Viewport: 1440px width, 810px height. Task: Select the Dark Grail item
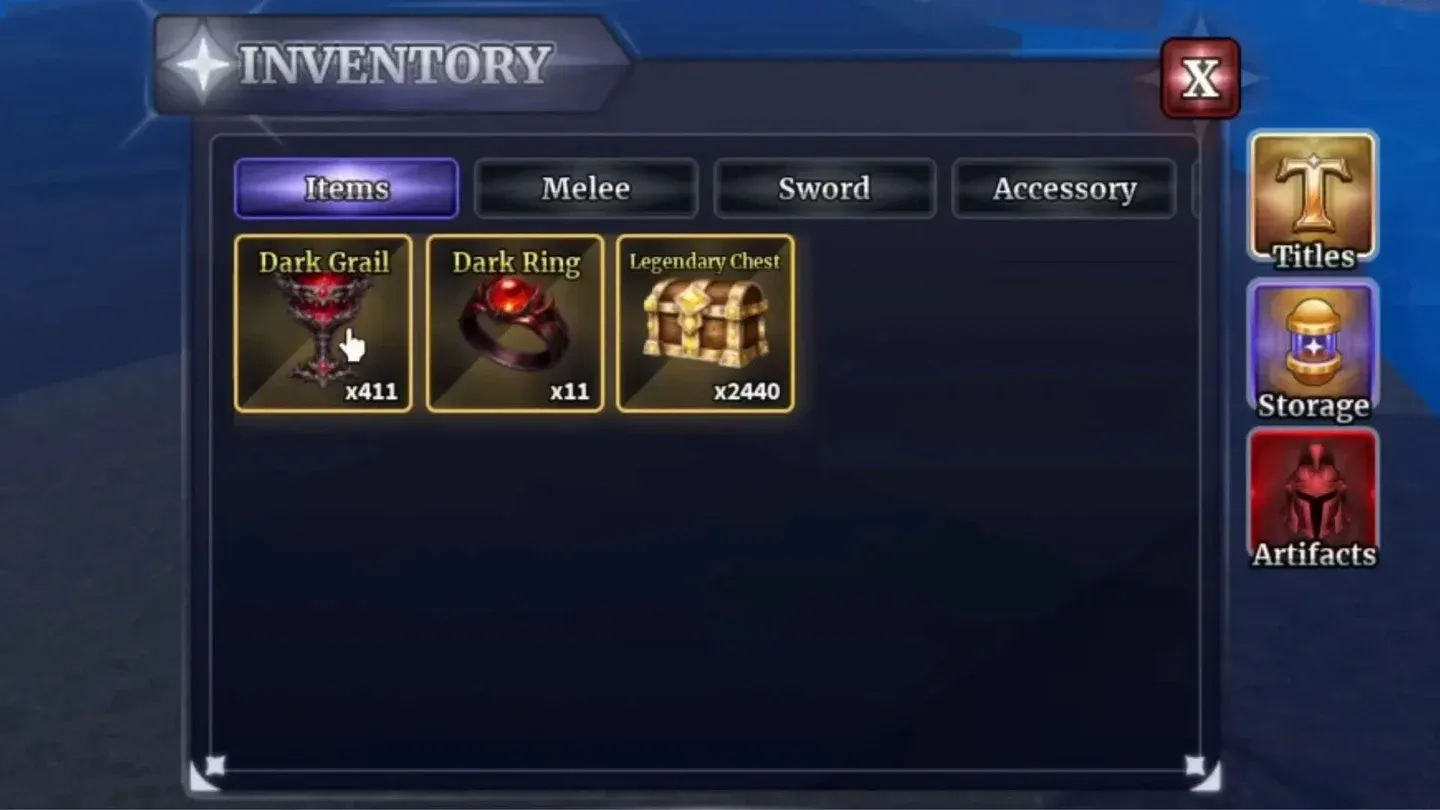click(x=324, y=325)
